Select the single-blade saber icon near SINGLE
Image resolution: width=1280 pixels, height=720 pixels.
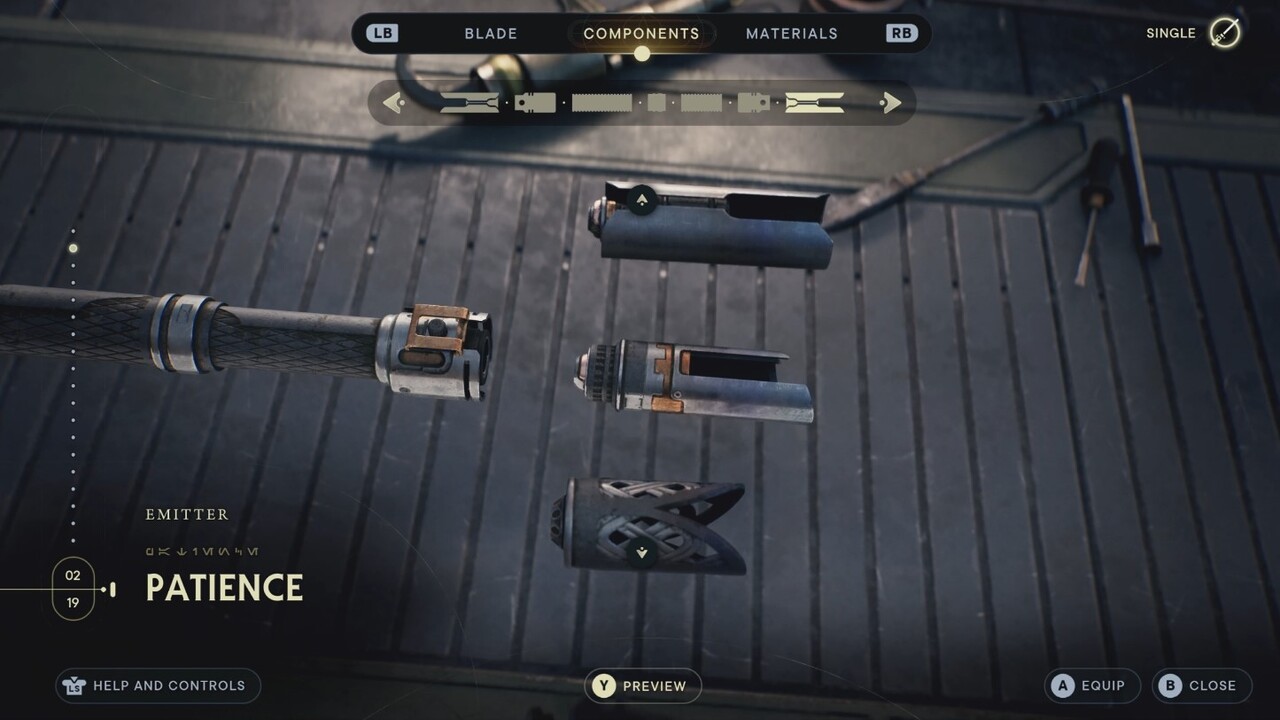tap(1224, 33)
